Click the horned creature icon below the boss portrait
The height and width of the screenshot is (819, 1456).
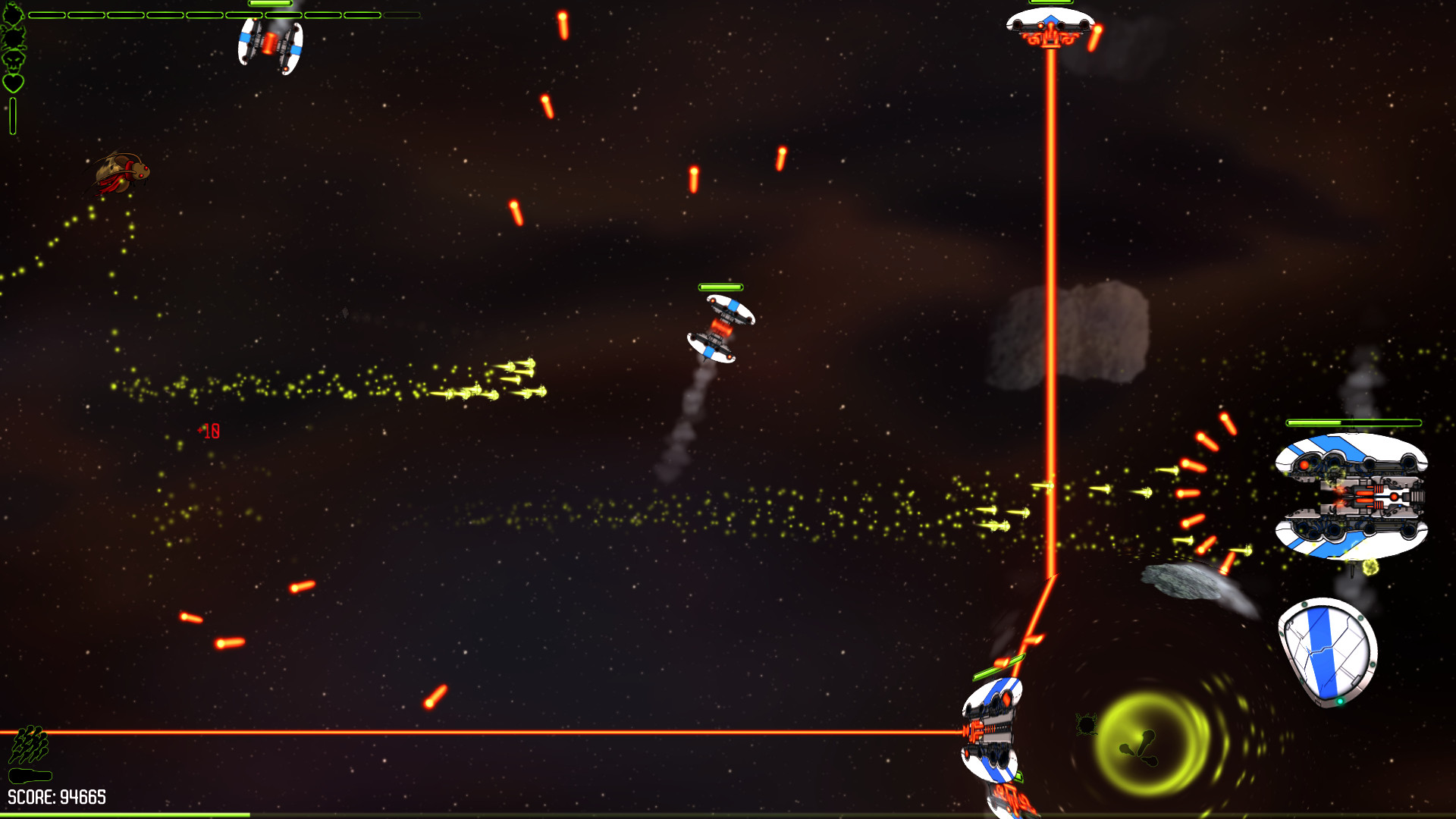pyautogui.click(x=13, y=38)
